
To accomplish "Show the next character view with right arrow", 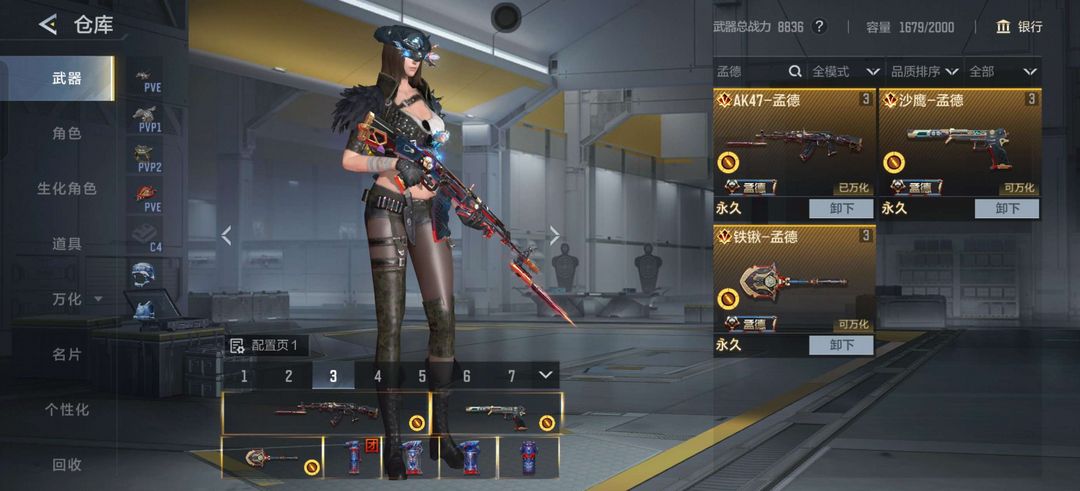I will (x=555, y=236).
